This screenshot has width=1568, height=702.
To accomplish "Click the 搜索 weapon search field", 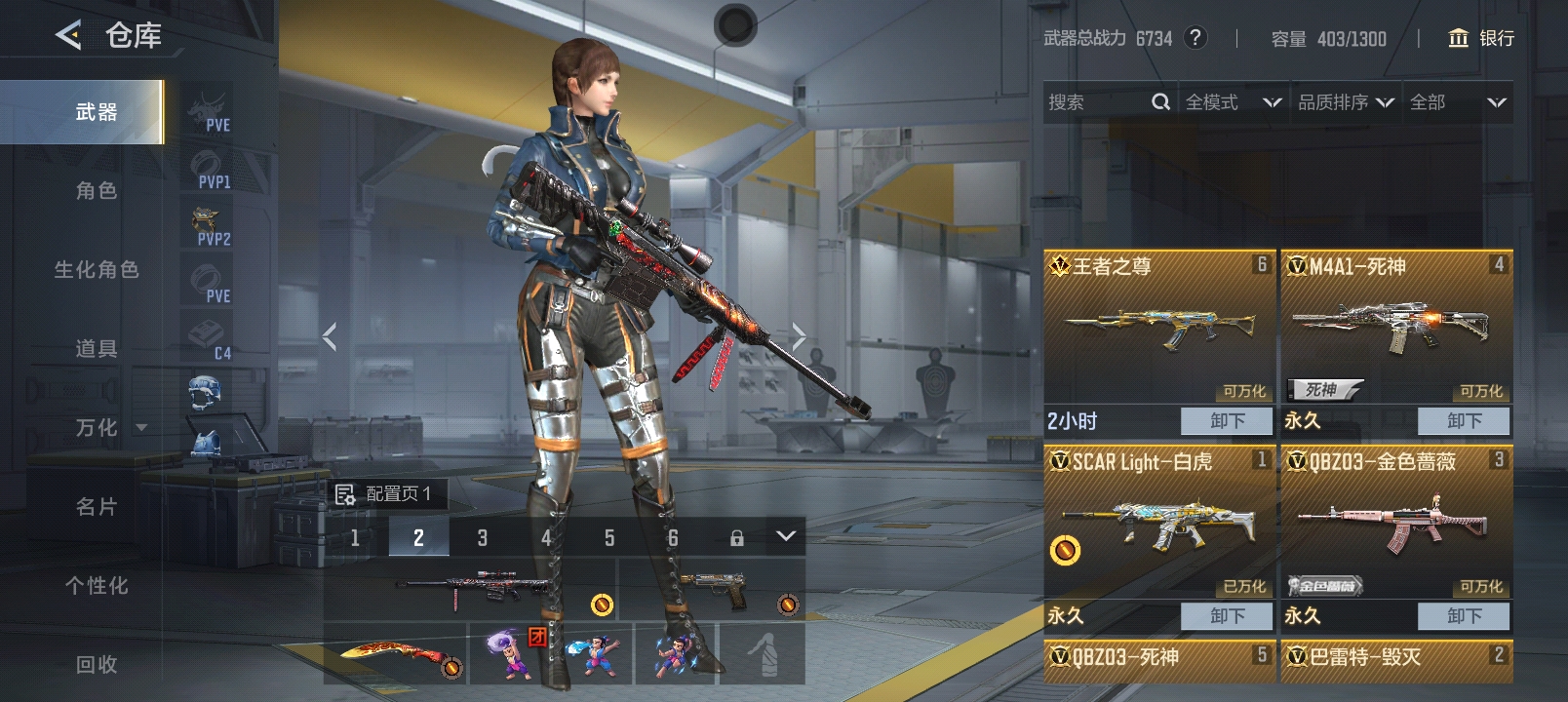I will click(x=1097, y=102).
